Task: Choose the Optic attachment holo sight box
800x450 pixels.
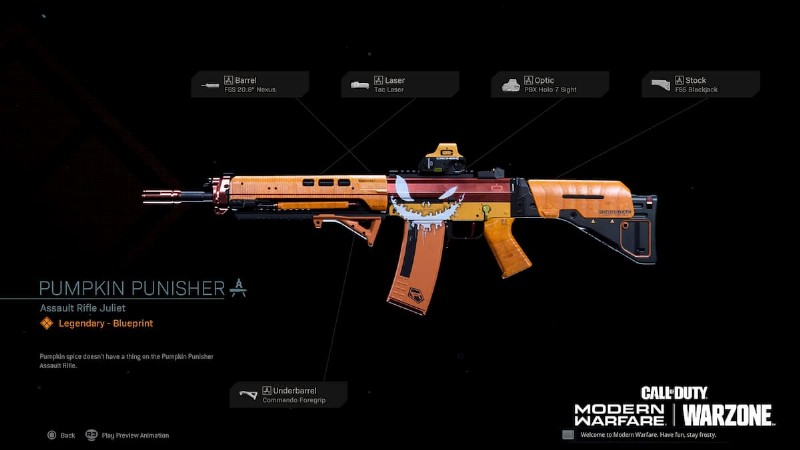Action: click(549, 84)
